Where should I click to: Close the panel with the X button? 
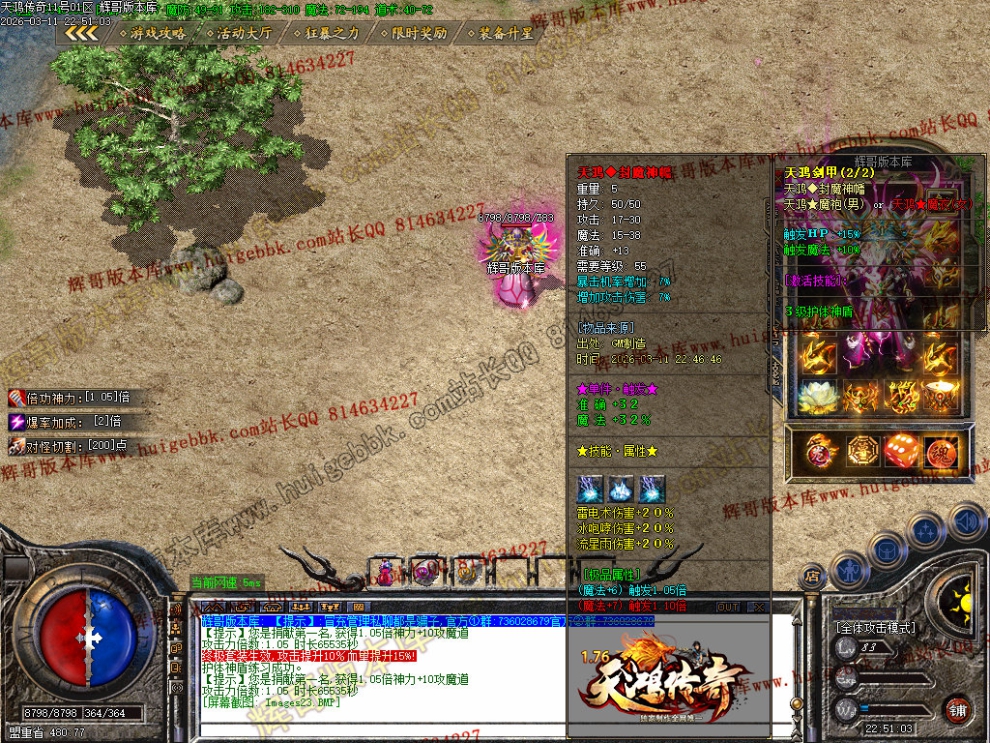tap(757, 606)
